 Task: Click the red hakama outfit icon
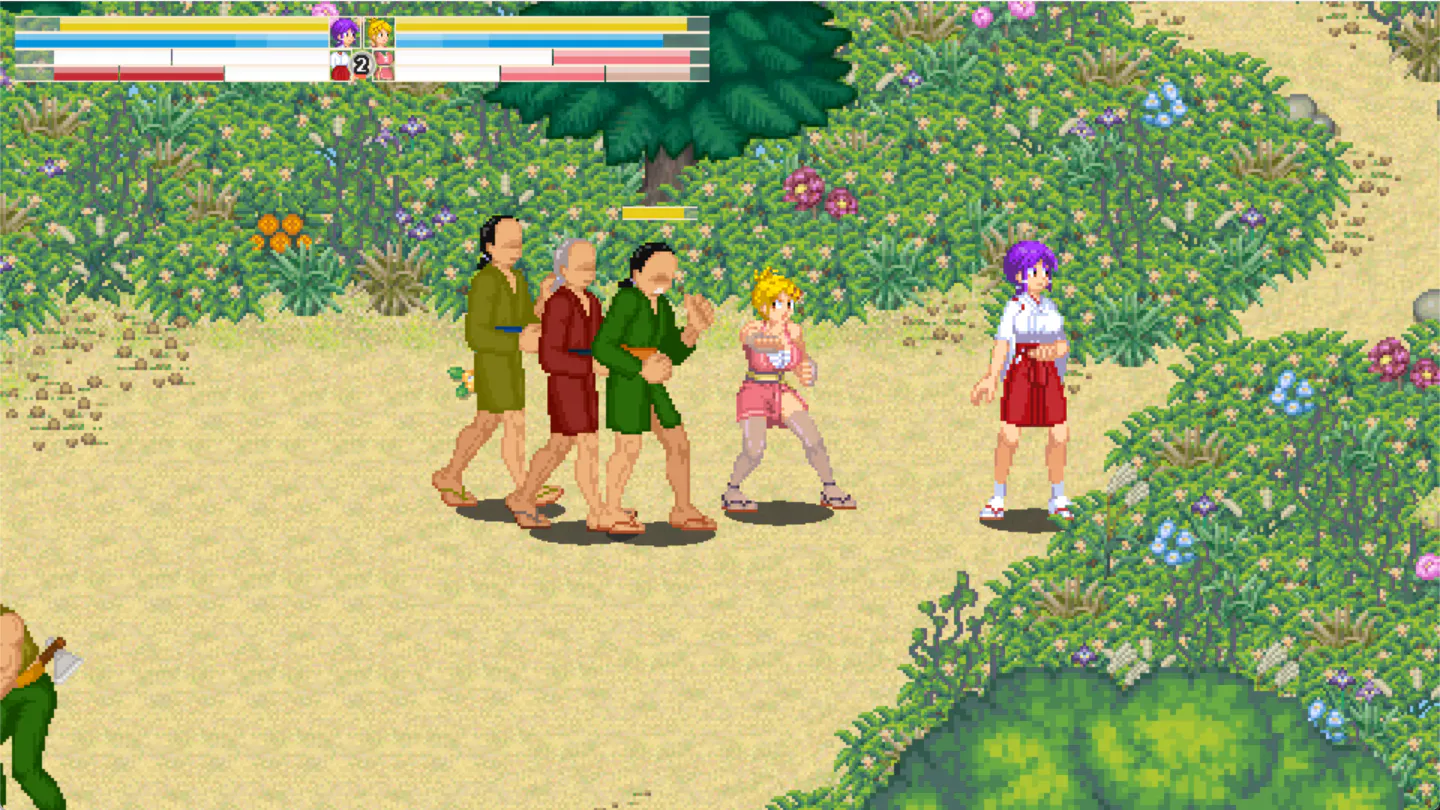(340, 66)
